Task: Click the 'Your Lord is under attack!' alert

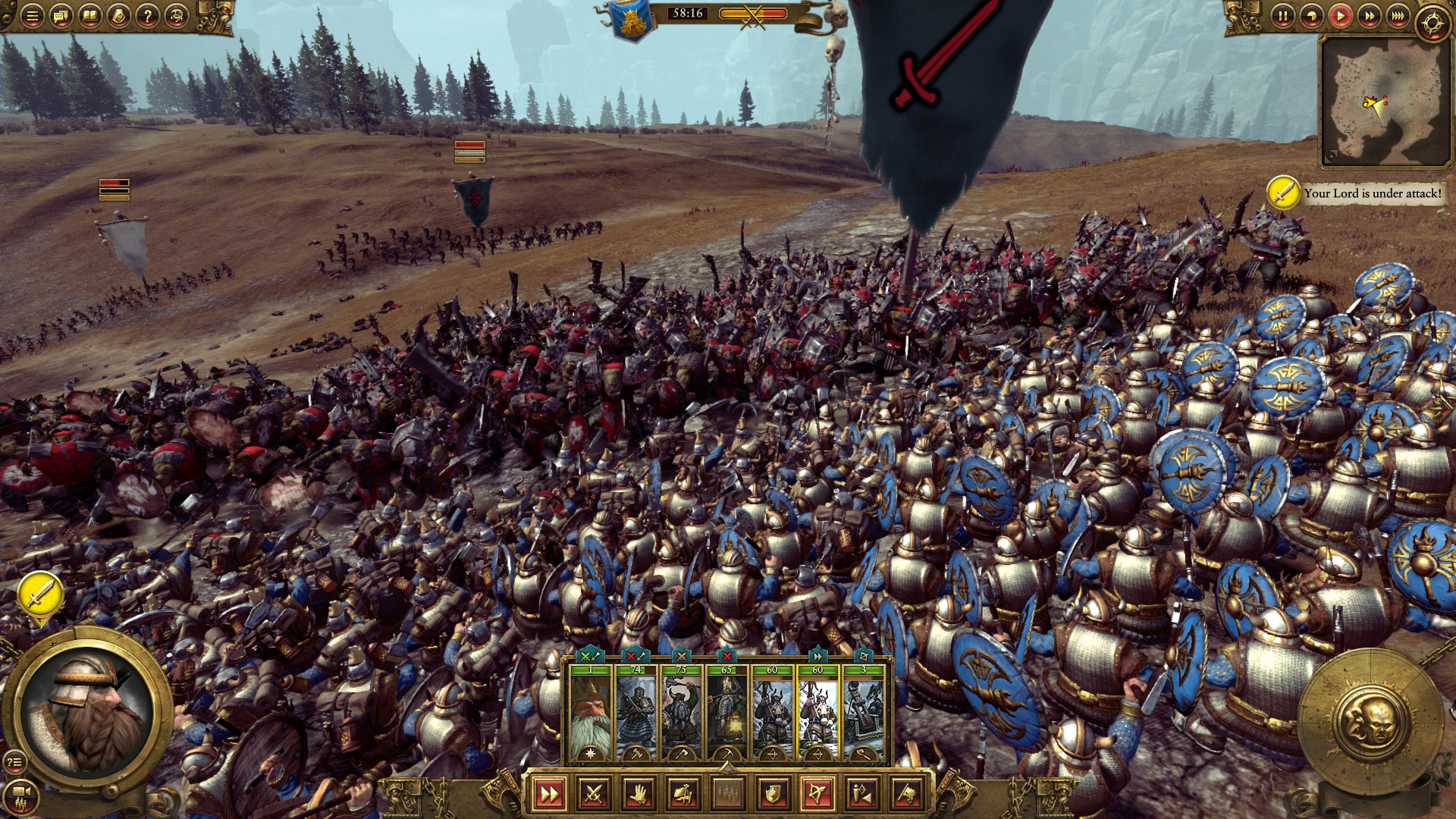Action: [1356, 193]
